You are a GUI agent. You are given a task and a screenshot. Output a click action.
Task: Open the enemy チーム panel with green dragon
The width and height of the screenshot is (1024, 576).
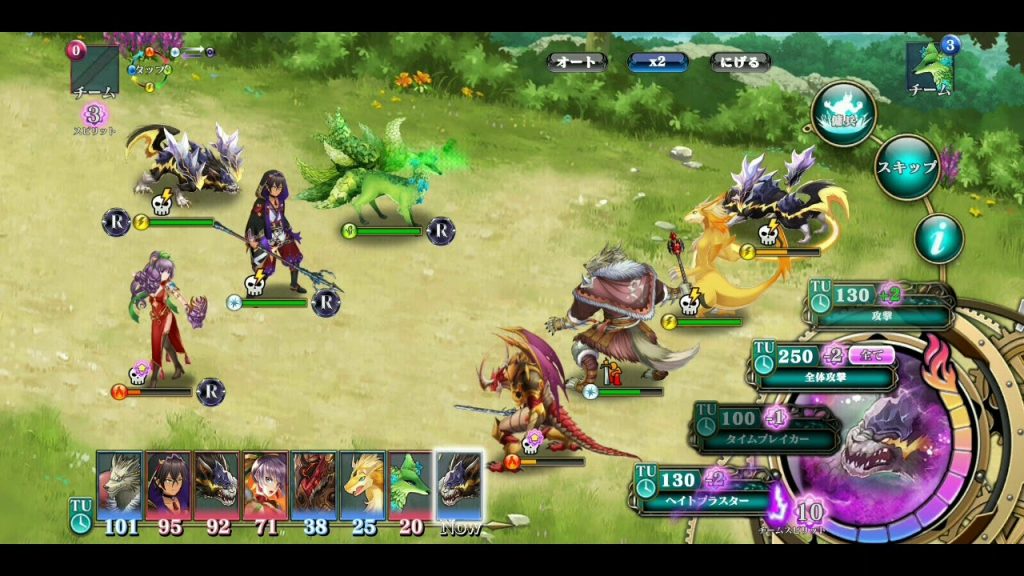coord(931,66)
